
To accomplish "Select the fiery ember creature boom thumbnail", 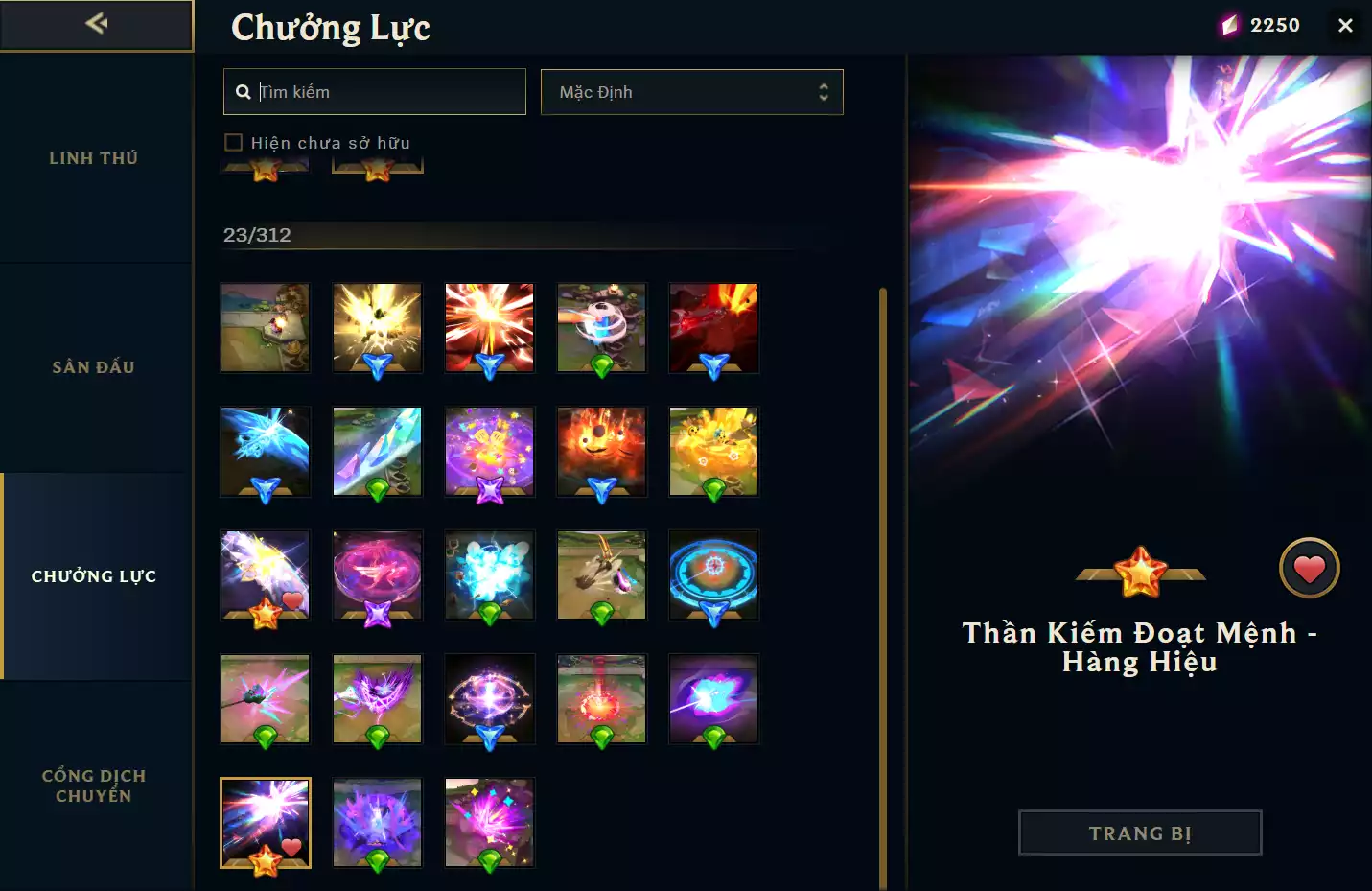I will tap(602, 449).
